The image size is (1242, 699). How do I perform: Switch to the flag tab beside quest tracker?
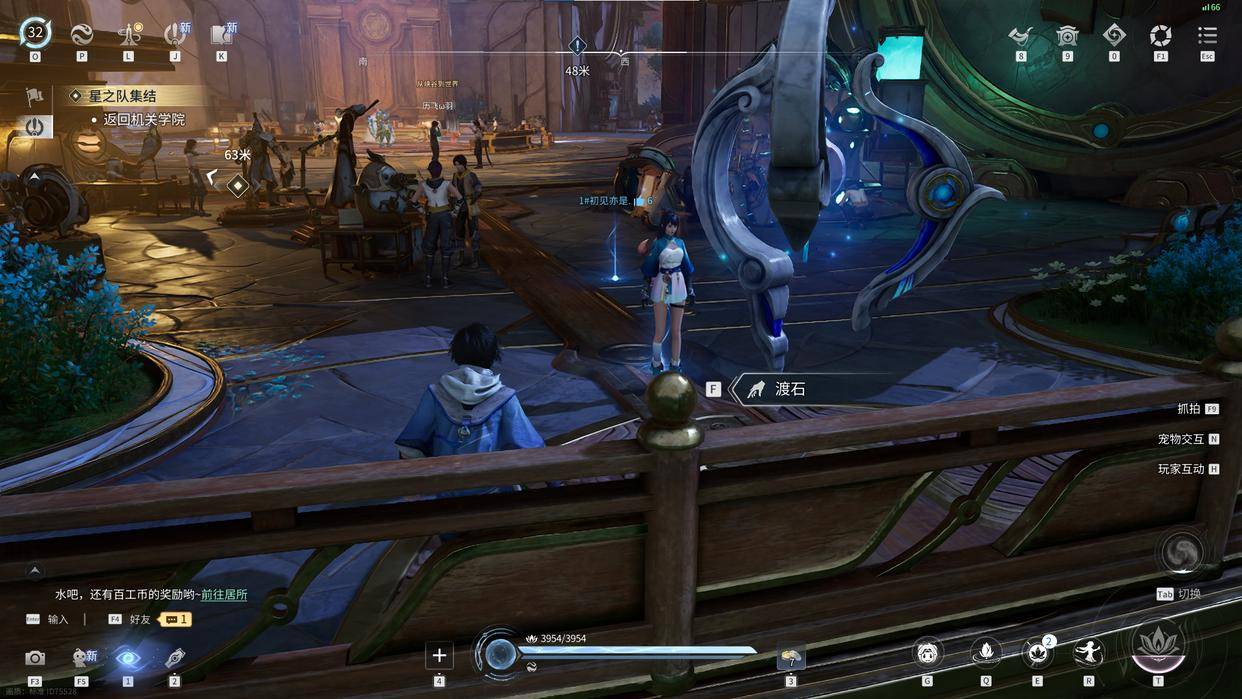[35, 96]
